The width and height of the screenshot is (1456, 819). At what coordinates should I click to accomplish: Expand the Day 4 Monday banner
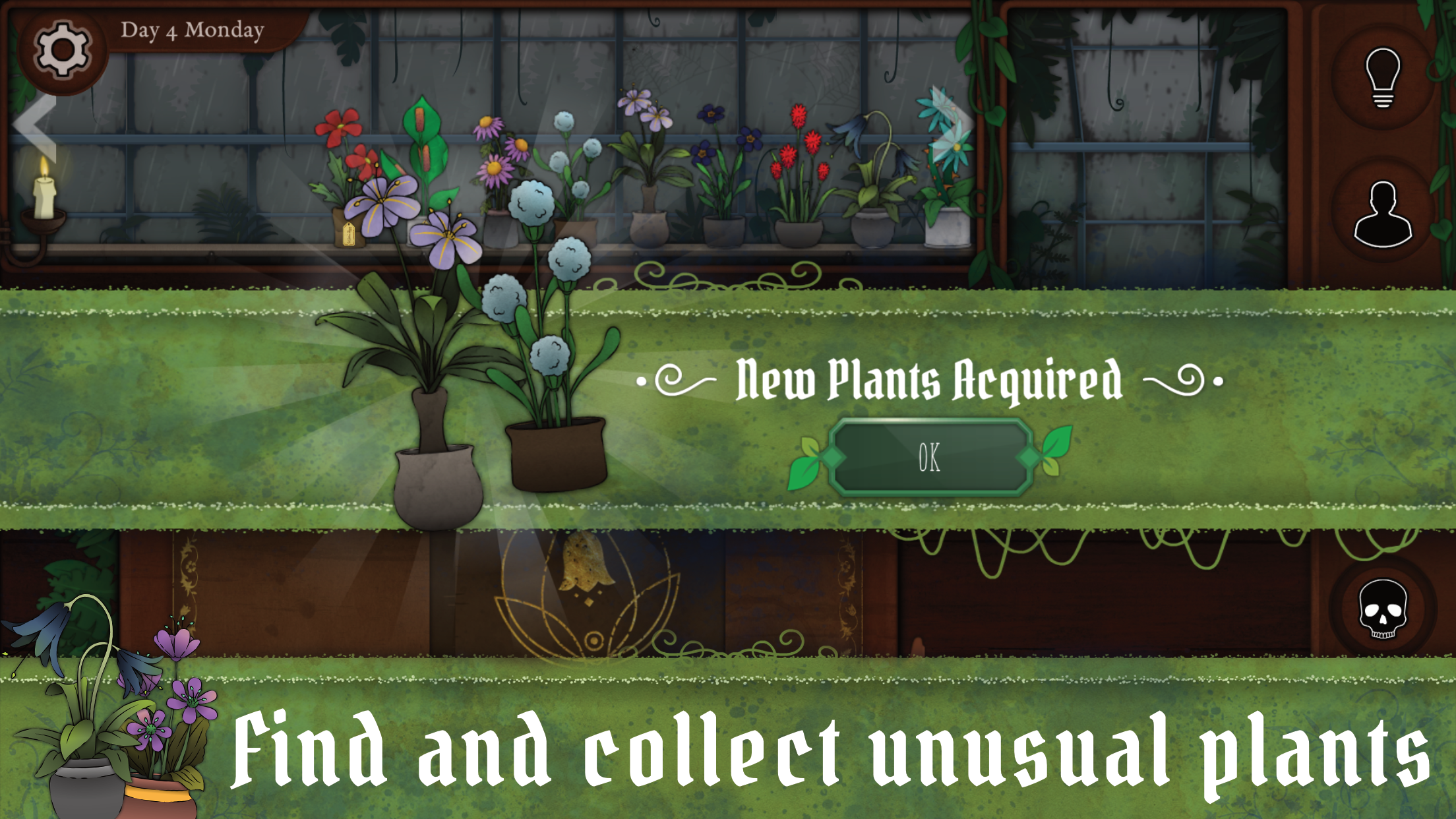coord(191,30)
